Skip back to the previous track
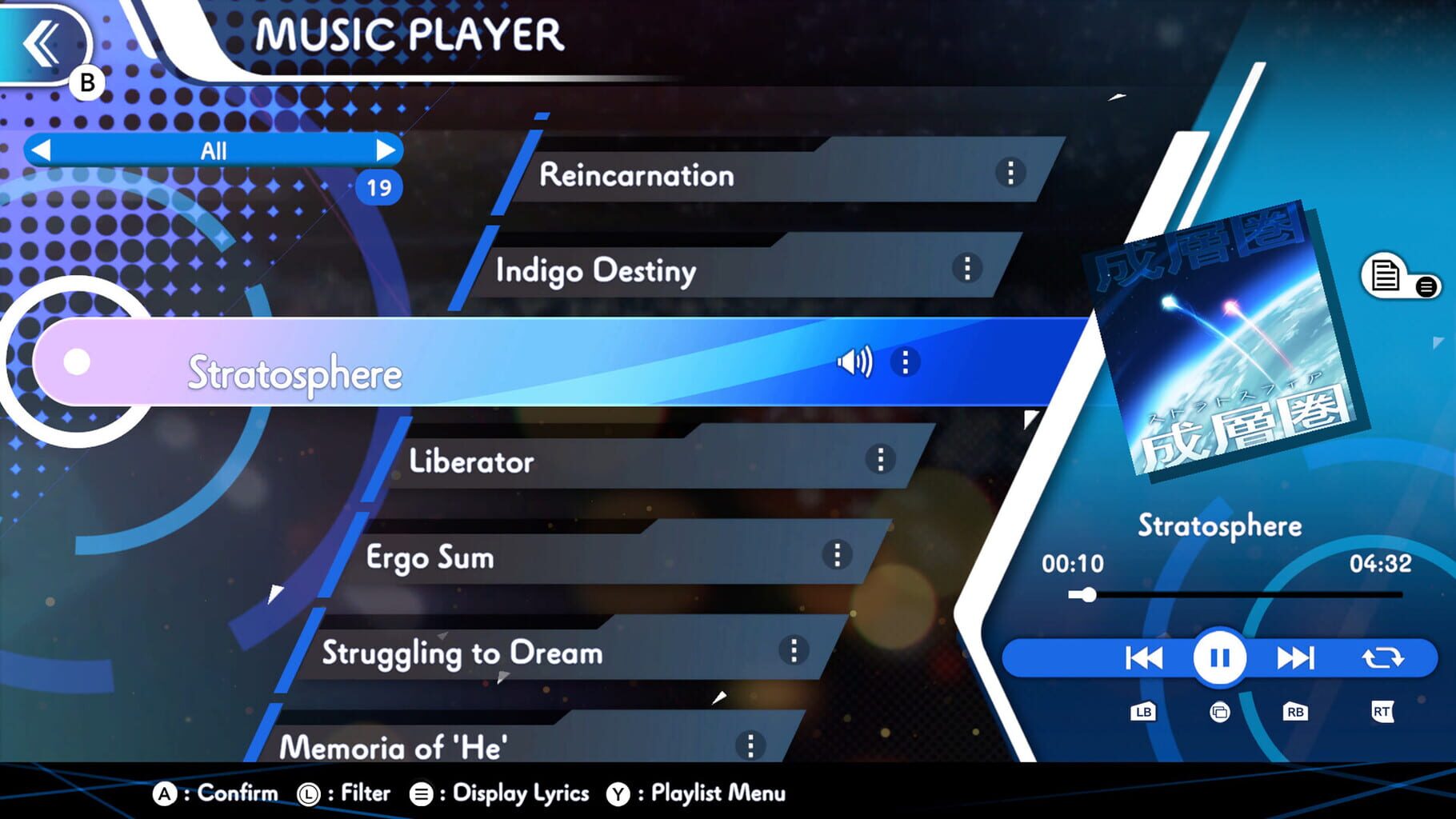Viewport: 1456px width, 819px height. pos(1142,657)
